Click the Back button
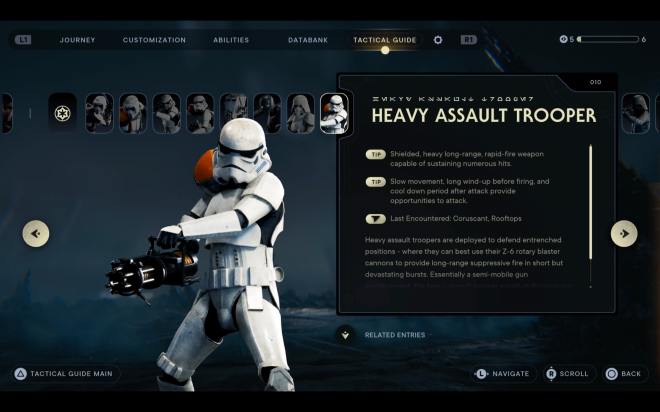This screenshot has height=412, width=660. point(623,374)
